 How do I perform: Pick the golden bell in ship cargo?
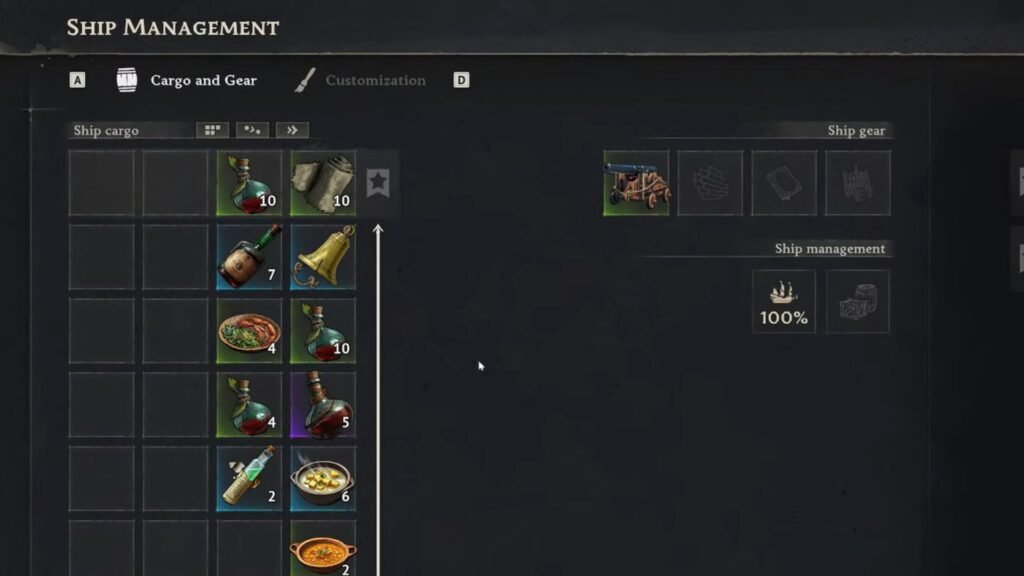point(323,257)
